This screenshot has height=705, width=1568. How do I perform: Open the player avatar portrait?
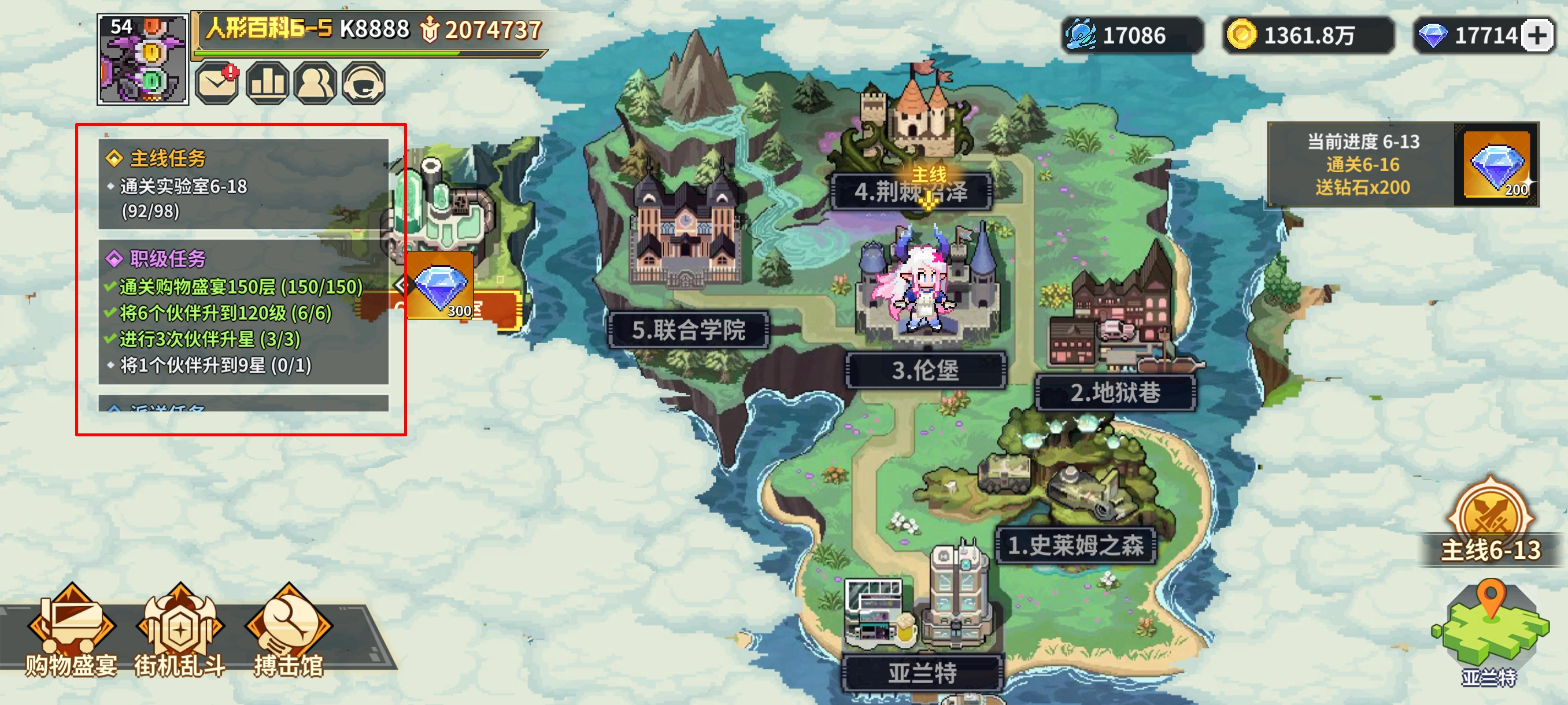tap(143, 61)
